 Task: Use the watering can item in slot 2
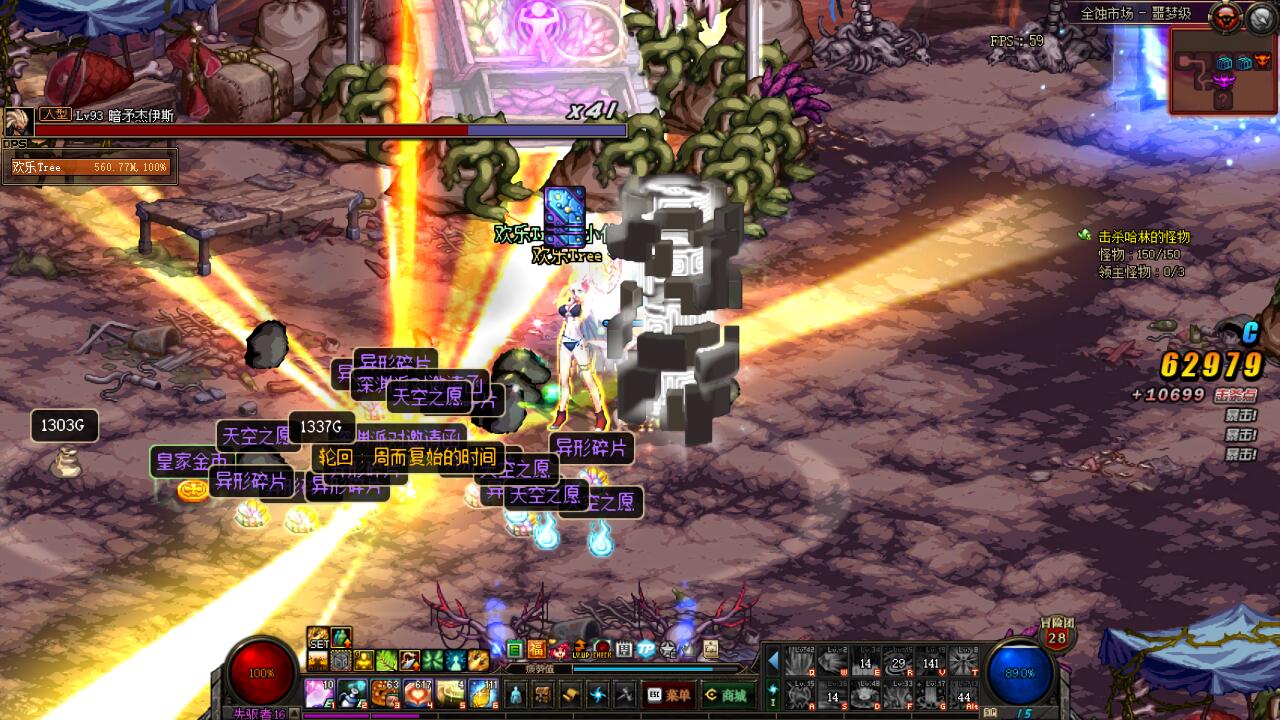pyautogui.click(x=352, y=692)
